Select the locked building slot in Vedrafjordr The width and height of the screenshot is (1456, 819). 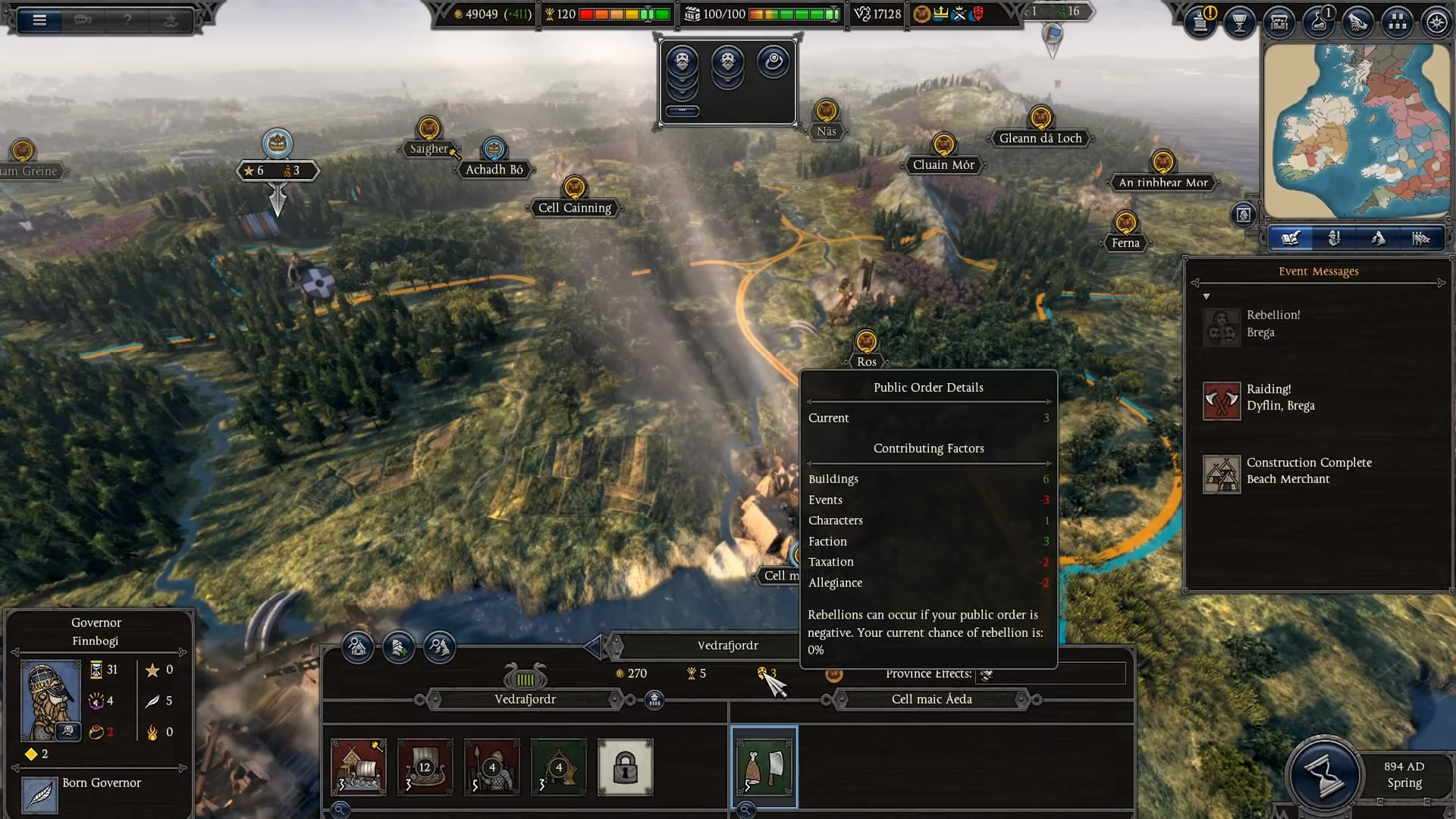(625, 767)
